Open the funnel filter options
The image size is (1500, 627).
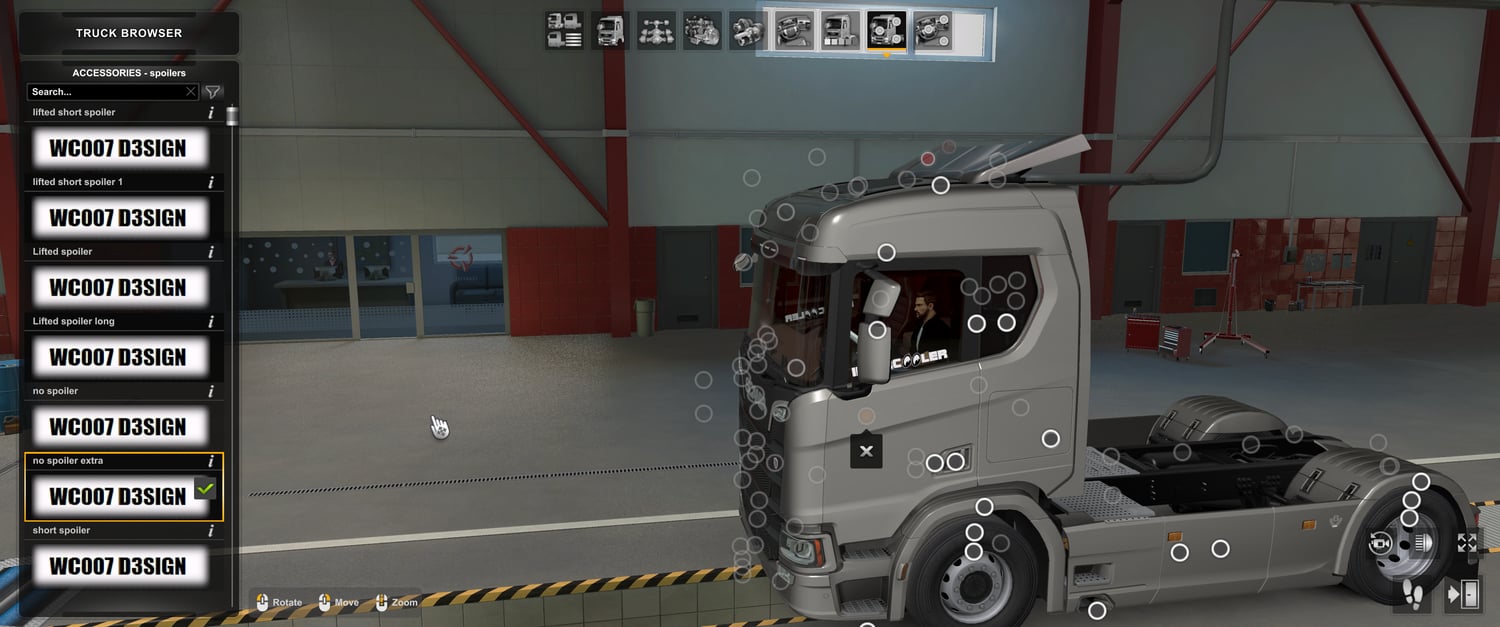click(213, 92)
